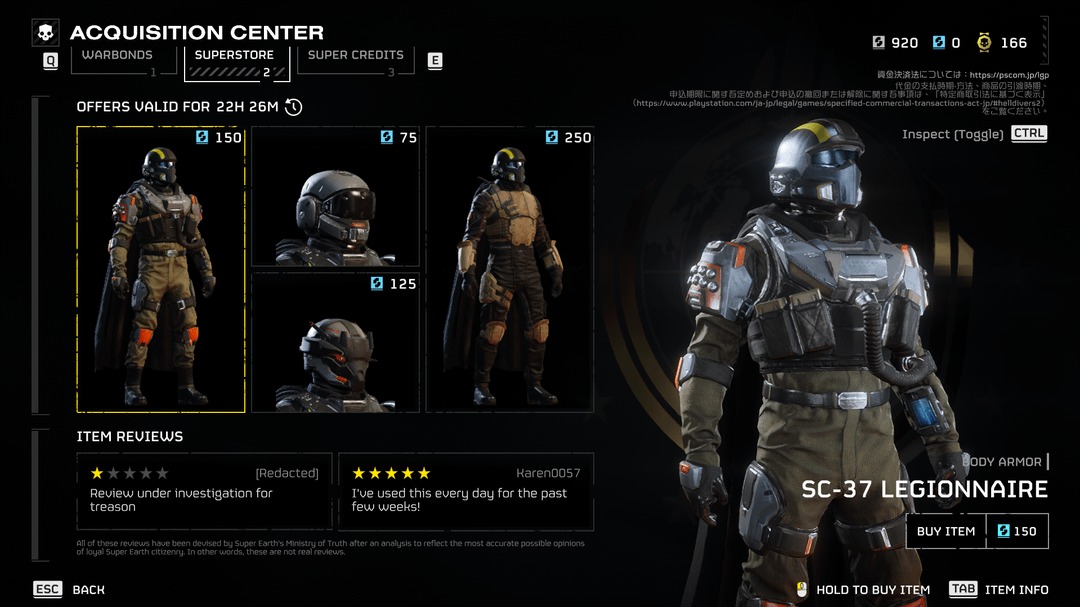Open Karen0057's five-star review

pyautogui.click(x=466, y=491)
